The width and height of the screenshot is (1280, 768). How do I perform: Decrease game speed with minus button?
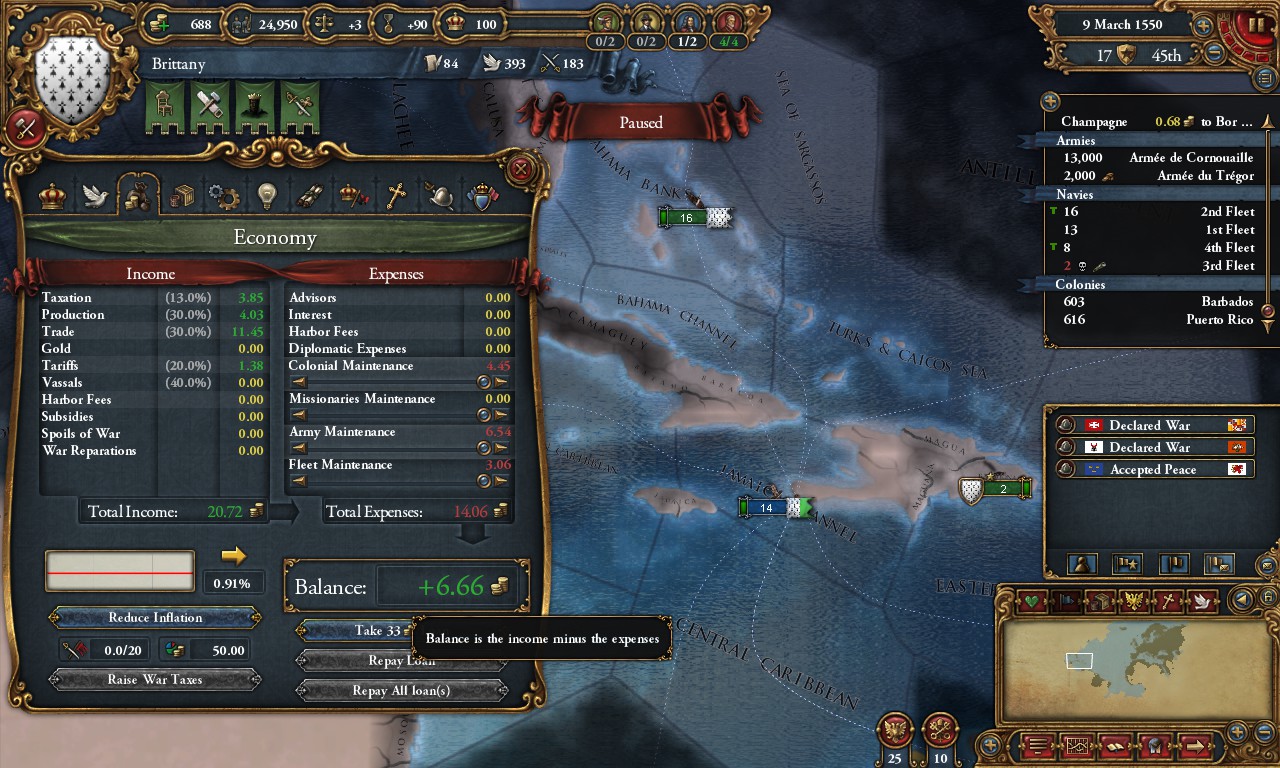pyautogui.click(x=1215, y=55)
